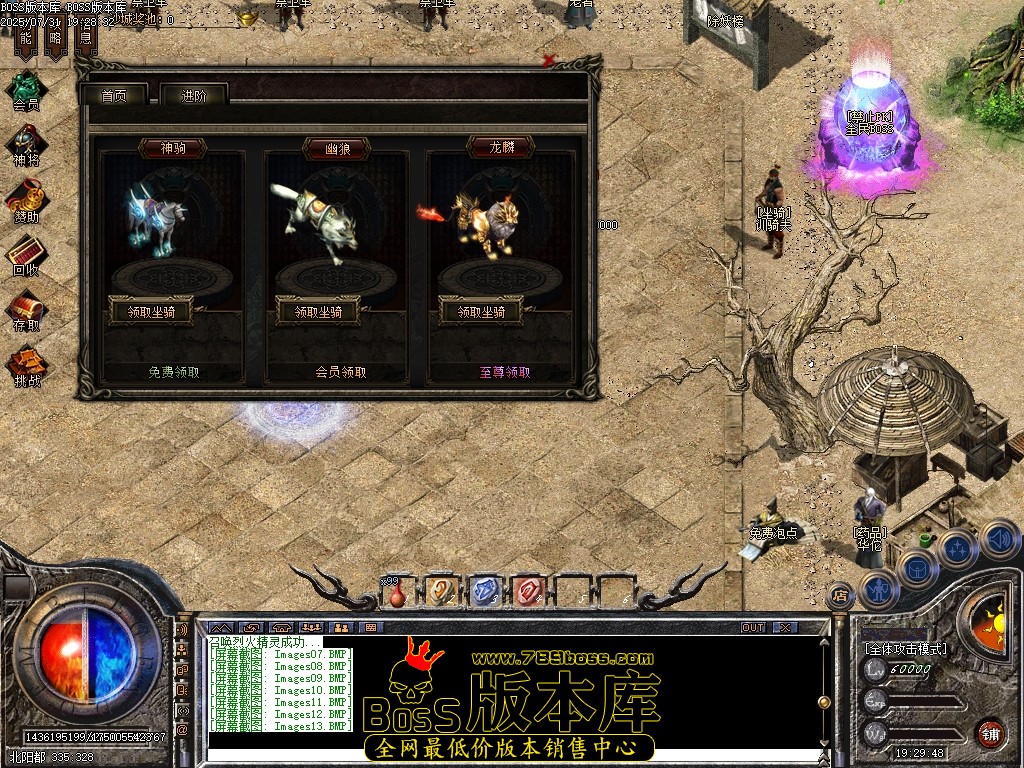Screen dimensions: 1024x768
Task: Open the red 铺 store button
Action: point(990,732)
